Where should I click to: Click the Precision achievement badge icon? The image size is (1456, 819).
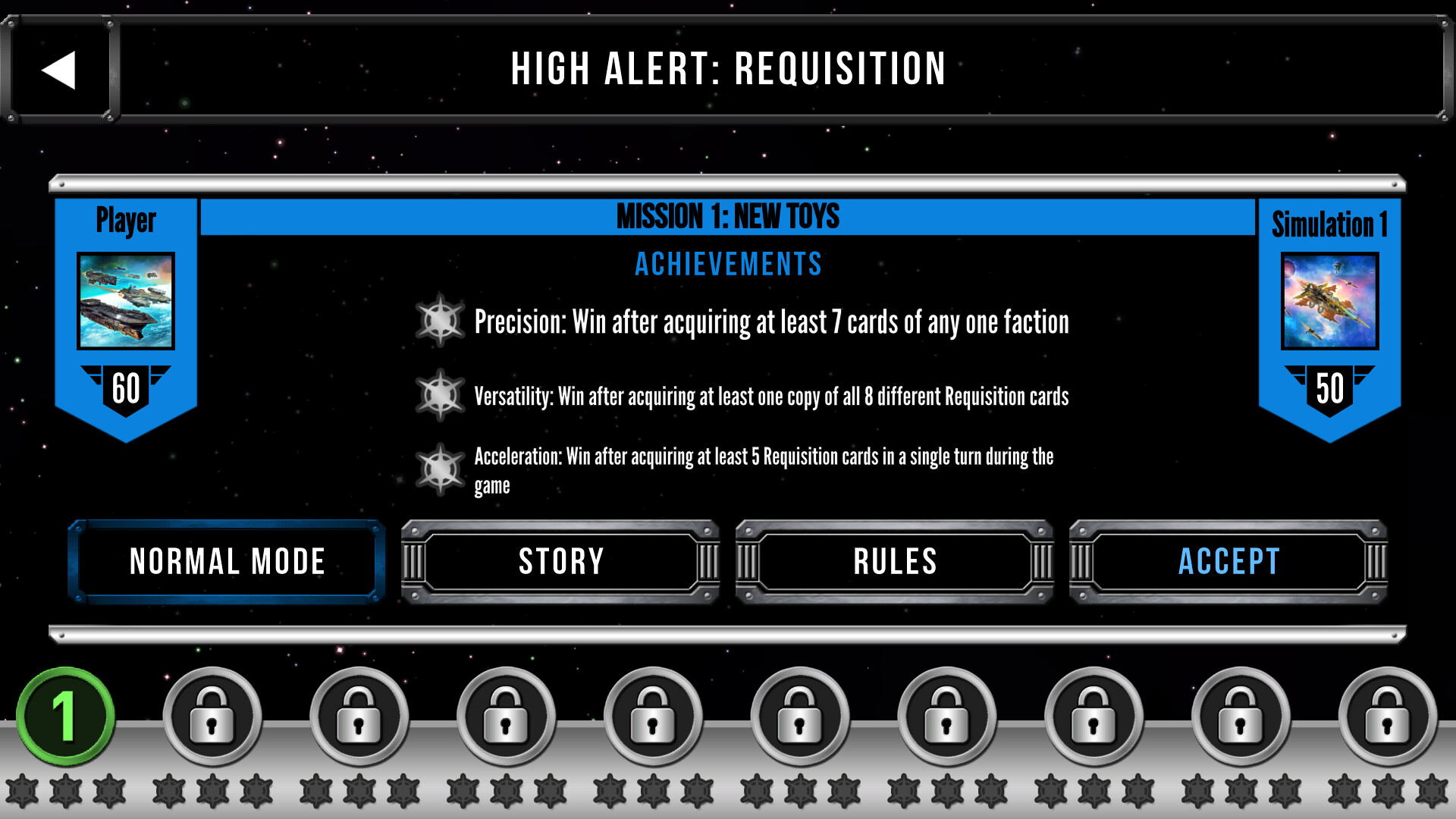click(441, 322)
